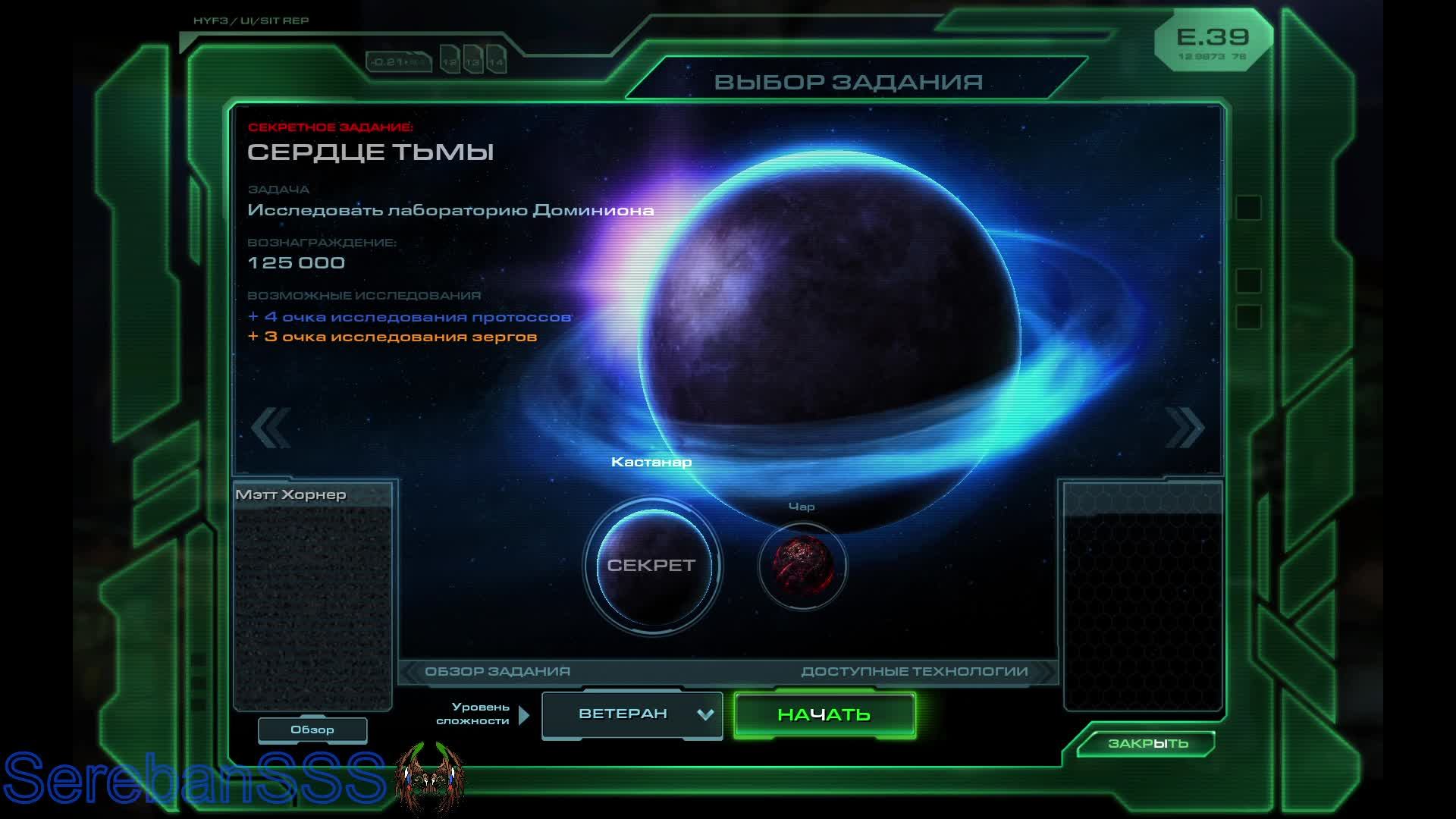This screenshot has height=819, width=1456.
Task: Choose the Чар planet mission
Action: tap(802, 566)
